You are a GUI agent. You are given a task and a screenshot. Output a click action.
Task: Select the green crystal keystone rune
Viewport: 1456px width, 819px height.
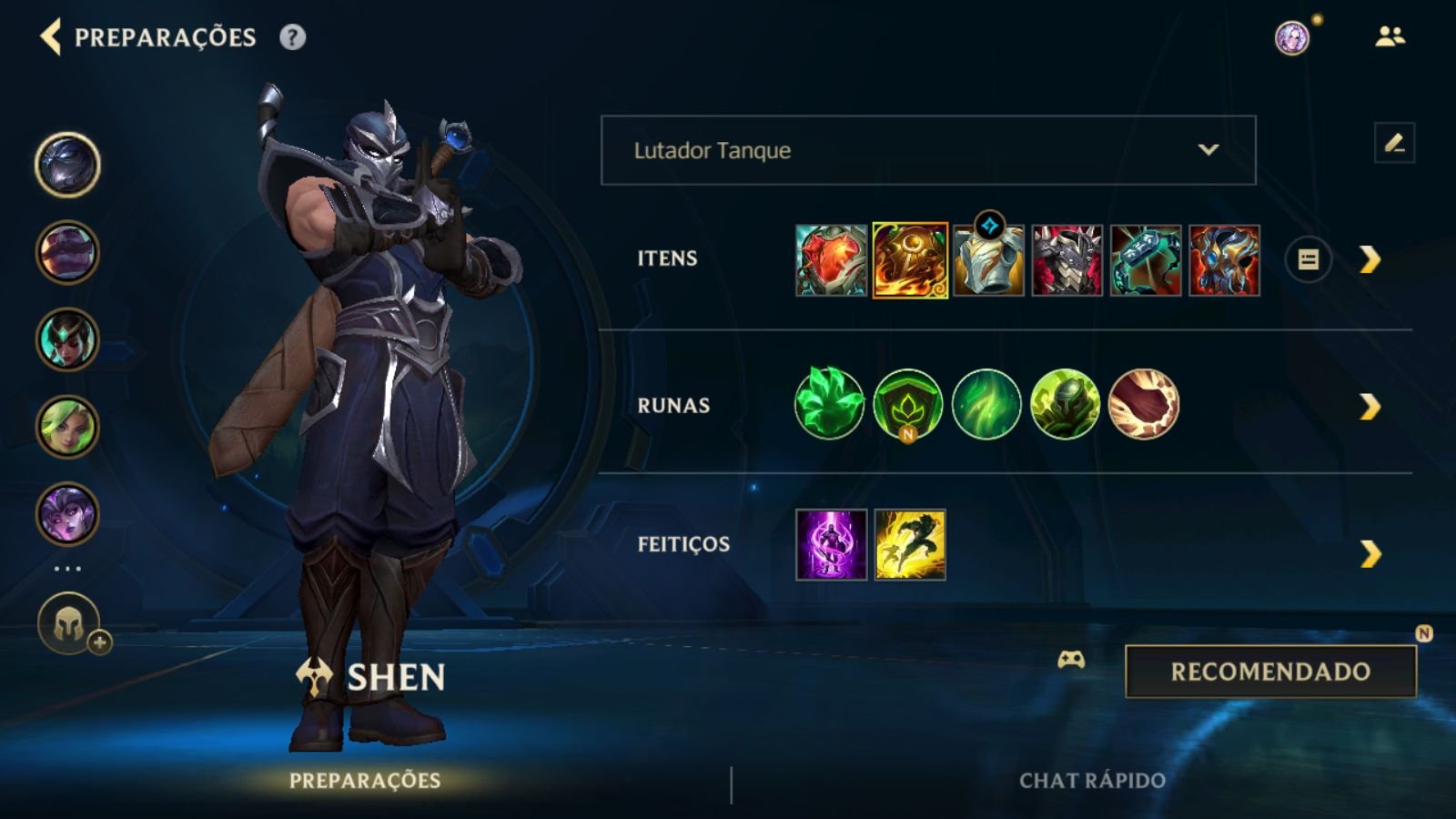click(x=829, y=404)
